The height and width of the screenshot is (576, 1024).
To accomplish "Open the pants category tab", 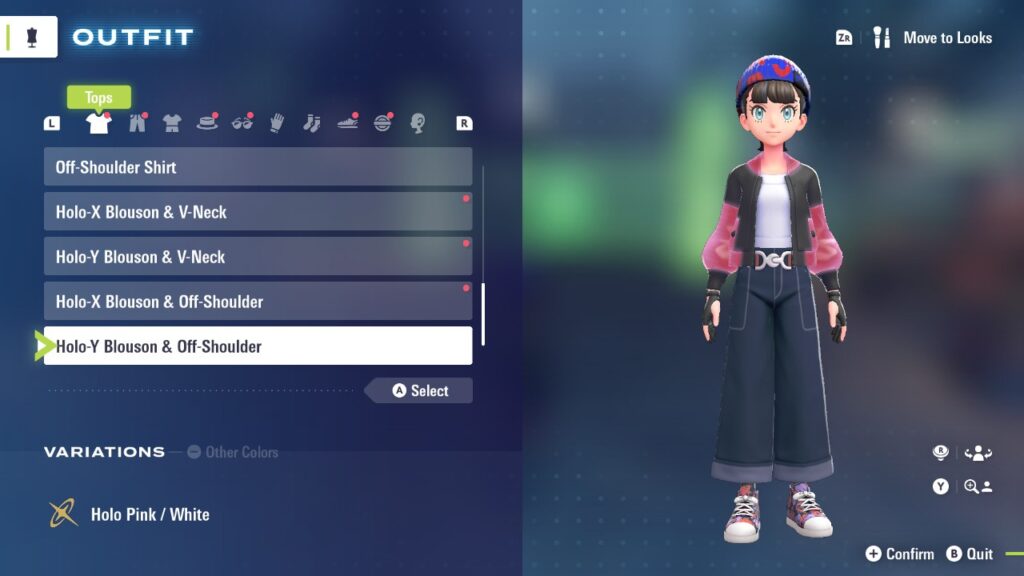I will [x=136, y=123].
